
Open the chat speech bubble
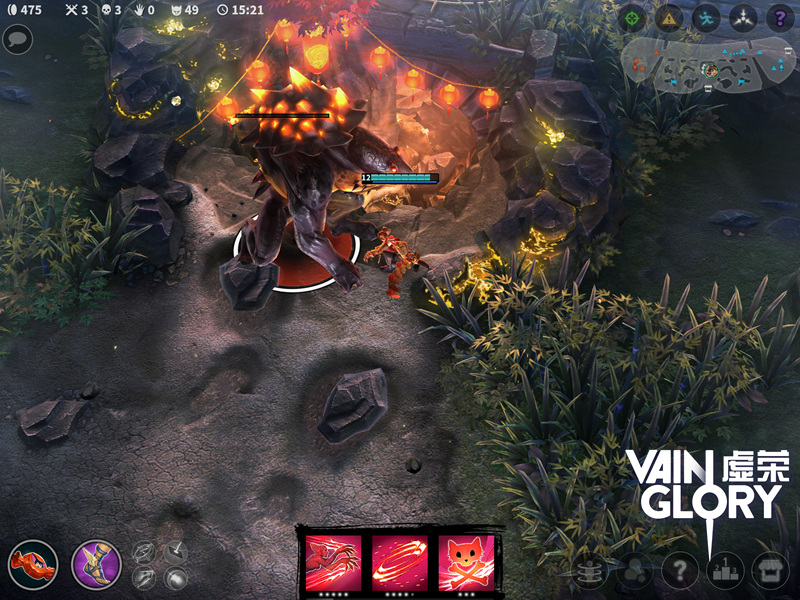pos(17,39)
